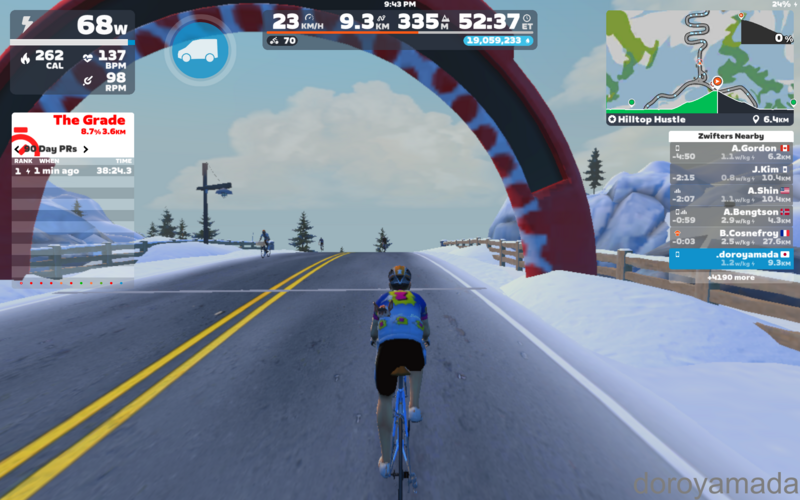
Task: Show previous leaderboard with left arrow
Action: [18, 149]
